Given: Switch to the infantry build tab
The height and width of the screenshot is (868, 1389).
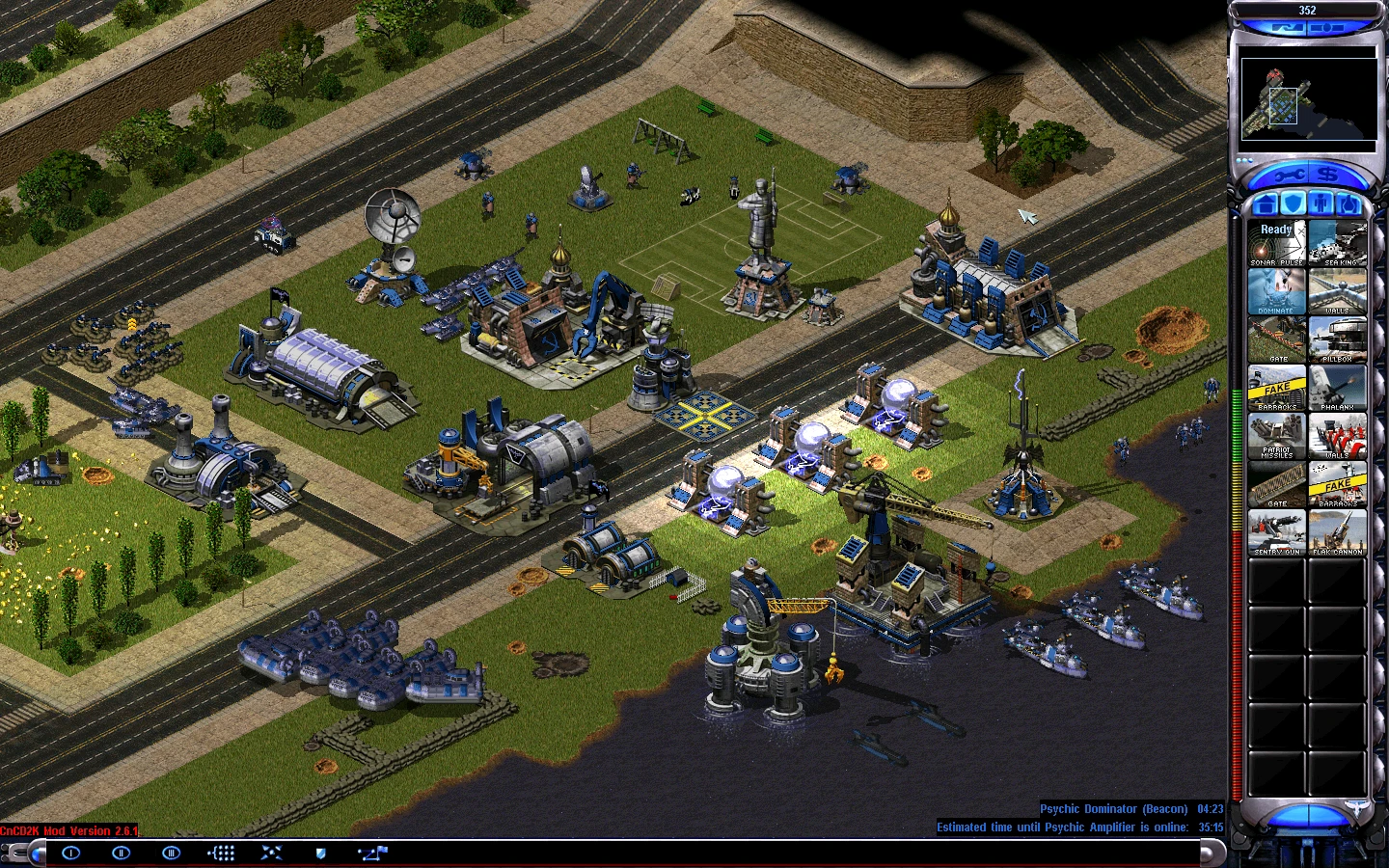Looking at the screenshot, I should tap(1321, 203).
